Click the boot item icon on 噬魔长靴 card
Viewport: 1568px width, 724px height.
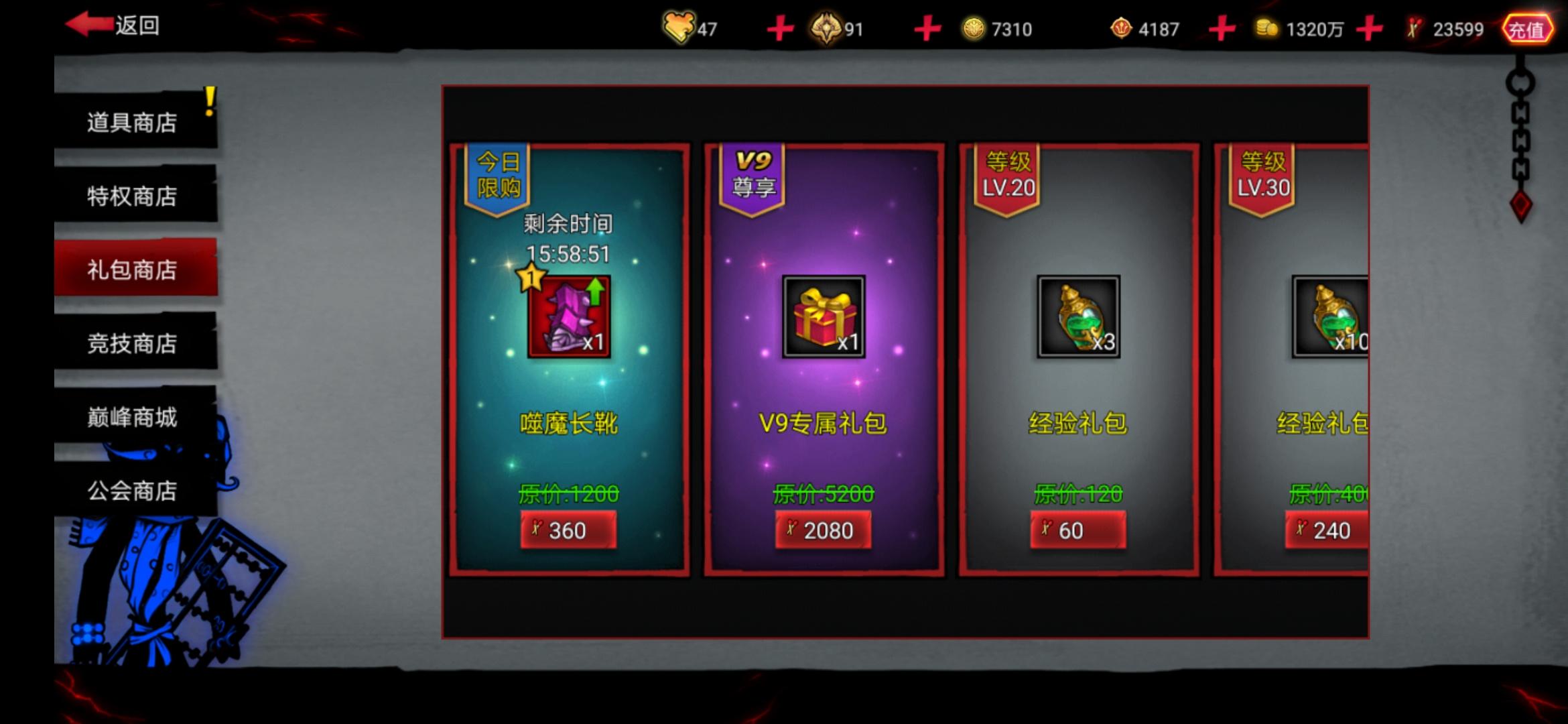(x=569, y=315)
